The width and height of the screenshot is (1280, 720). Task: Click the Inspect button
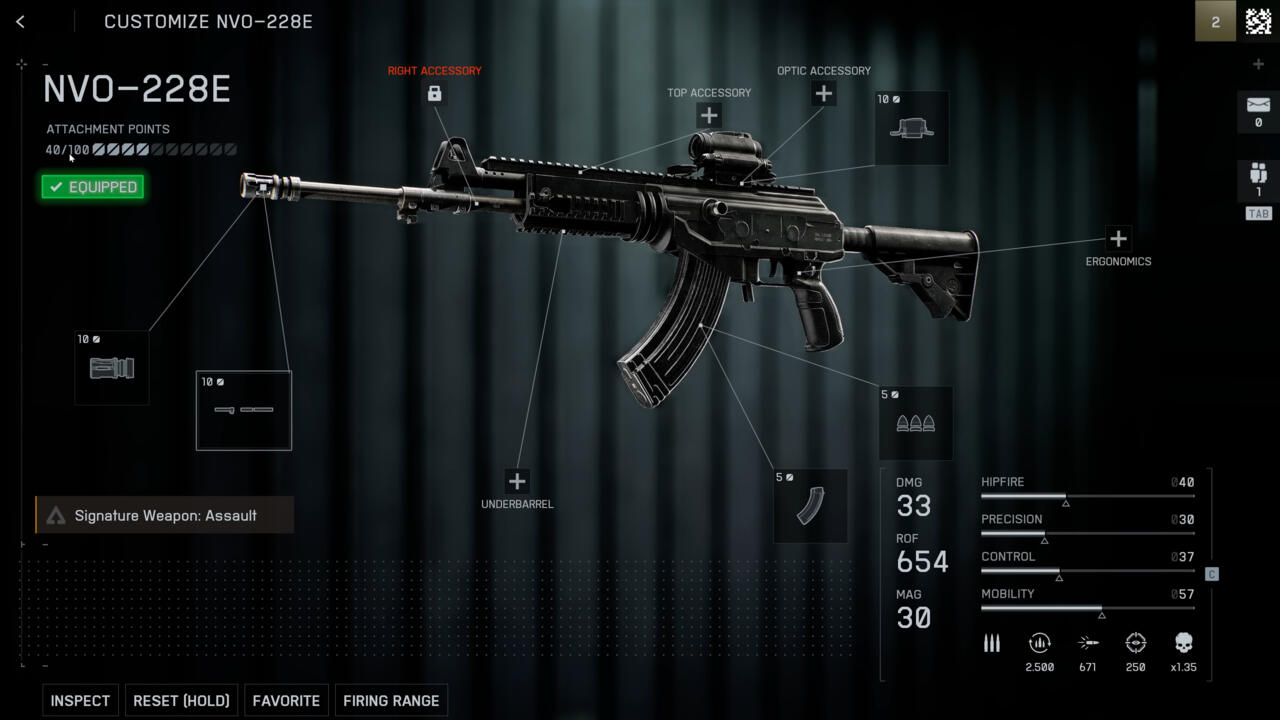(x=80, y=700)
